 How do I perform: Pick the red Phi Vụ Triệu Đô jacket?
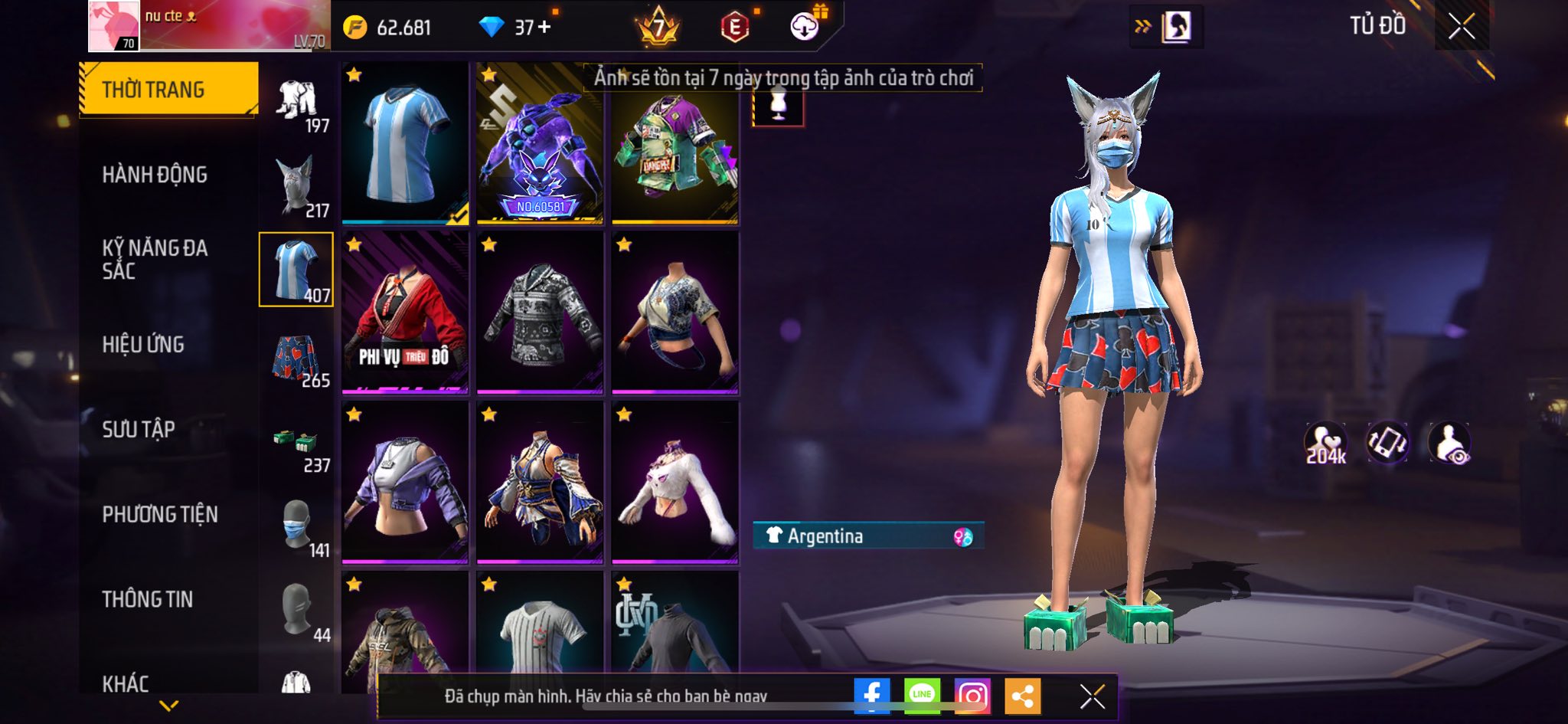[x=405, y=313]
